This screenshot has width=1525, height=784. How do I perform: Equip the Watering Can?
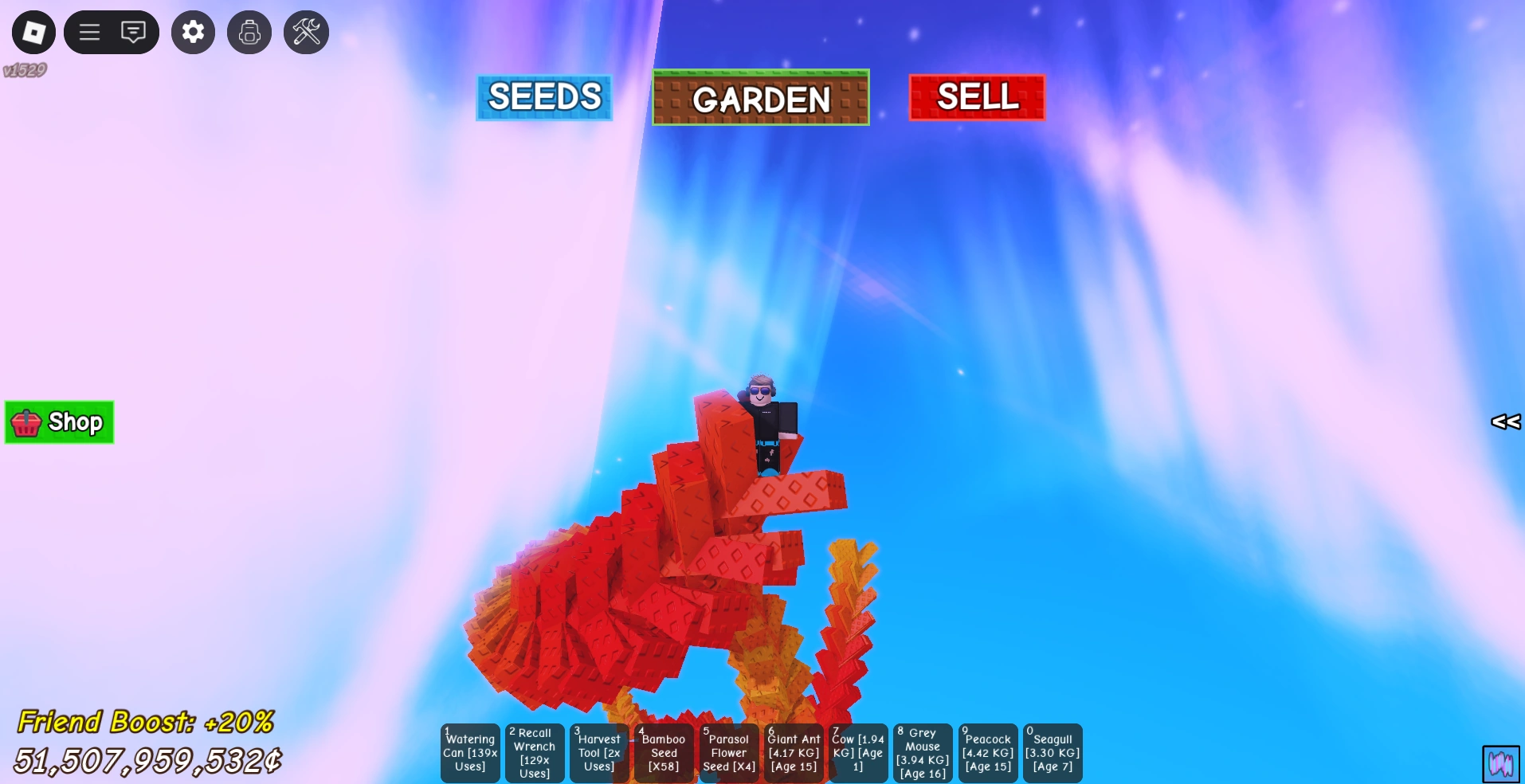[x=469, y=752]
